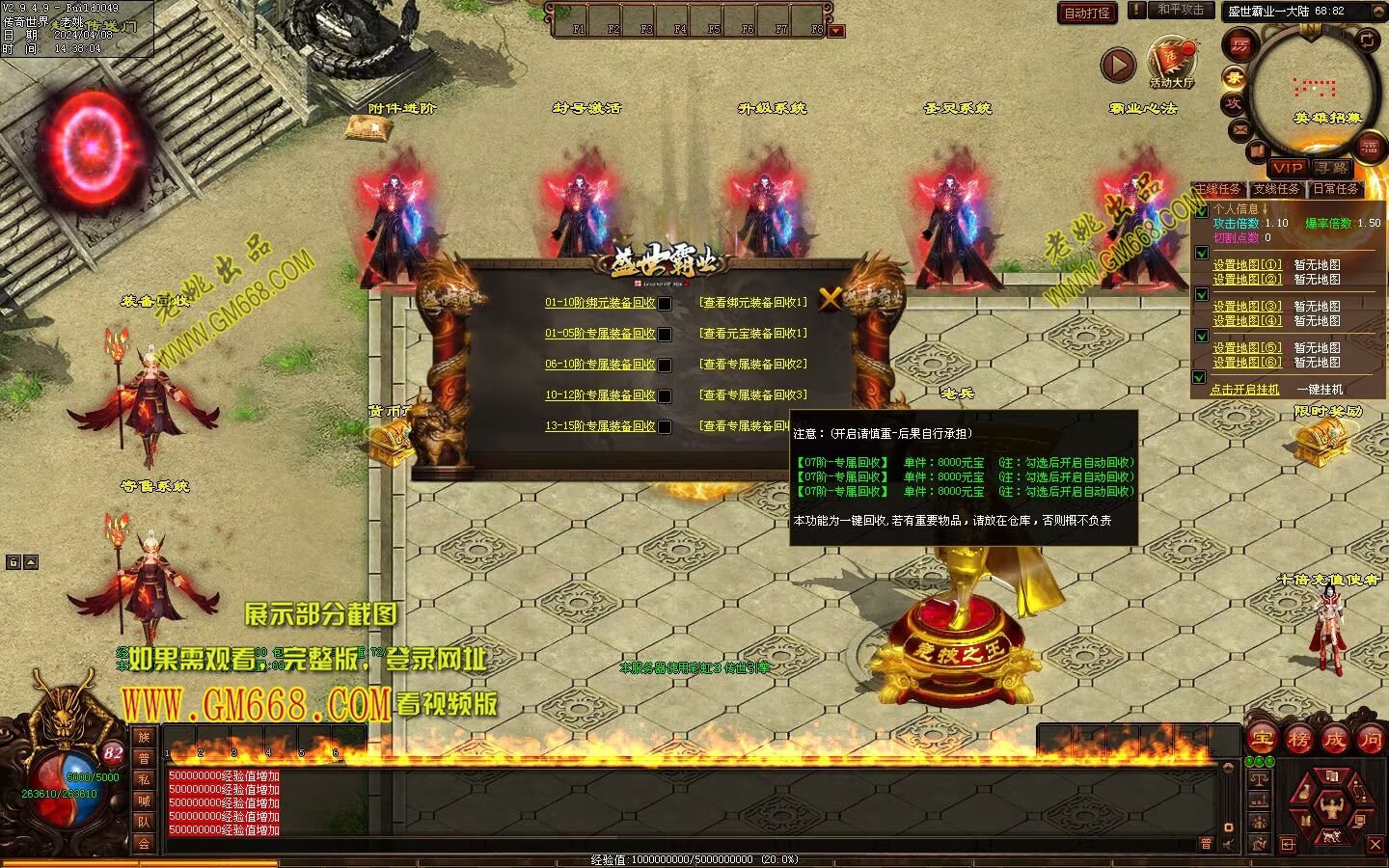View the 查看专属装备回收3 list
The width and height of the screenshot is (1389, 868).
753,395
